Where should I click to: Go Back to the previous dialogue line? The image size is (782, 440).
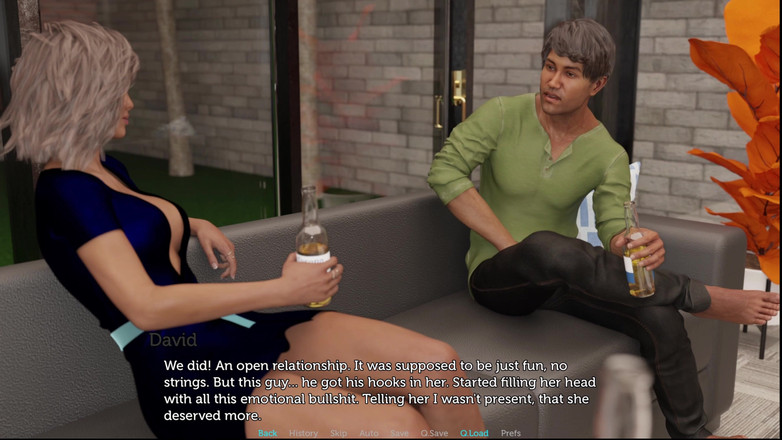268,433
